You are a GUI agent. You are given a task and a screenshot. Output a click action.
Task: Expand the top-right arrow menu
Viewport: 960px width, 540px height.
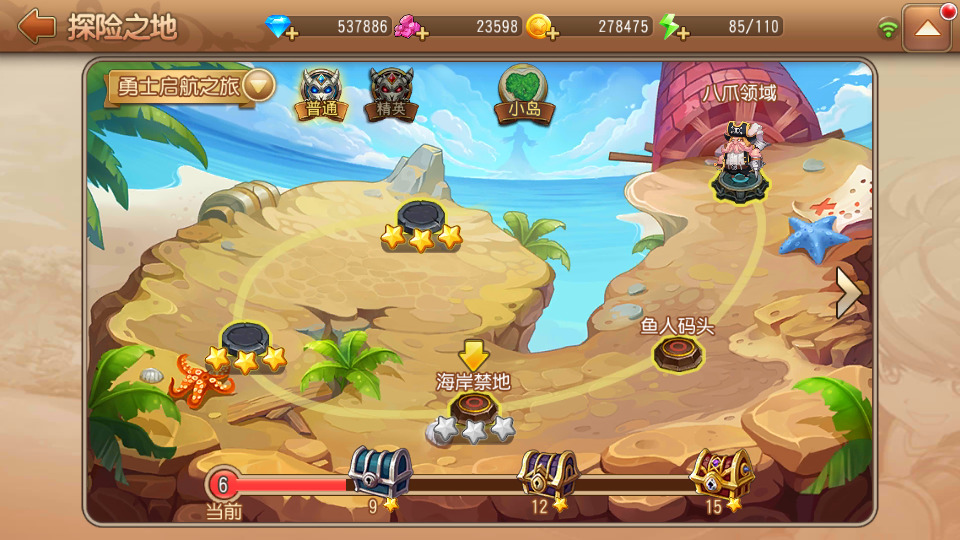926,28
